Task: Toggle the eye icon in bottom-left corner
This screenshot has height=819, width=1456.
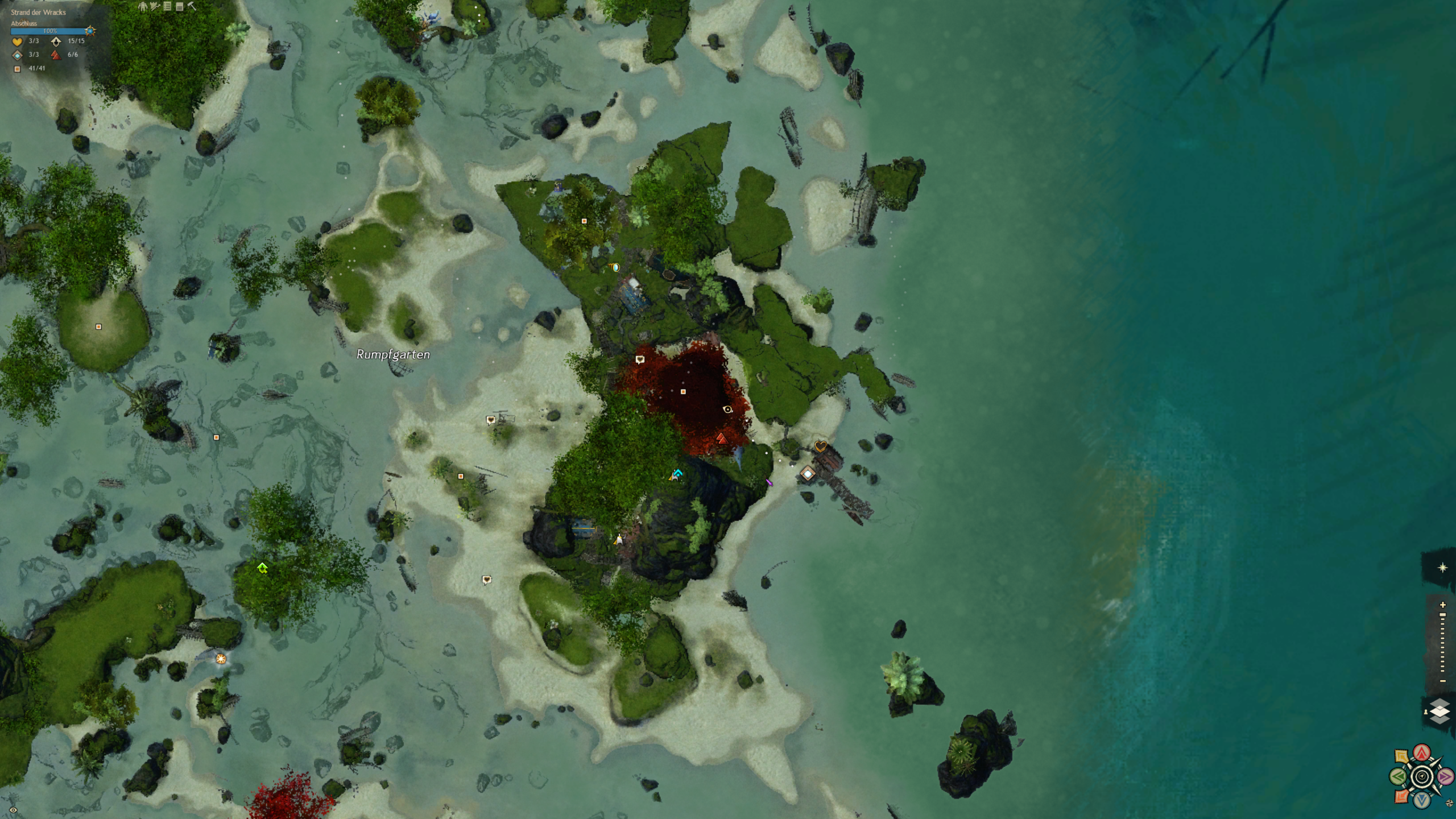Action: coord(13,810)
